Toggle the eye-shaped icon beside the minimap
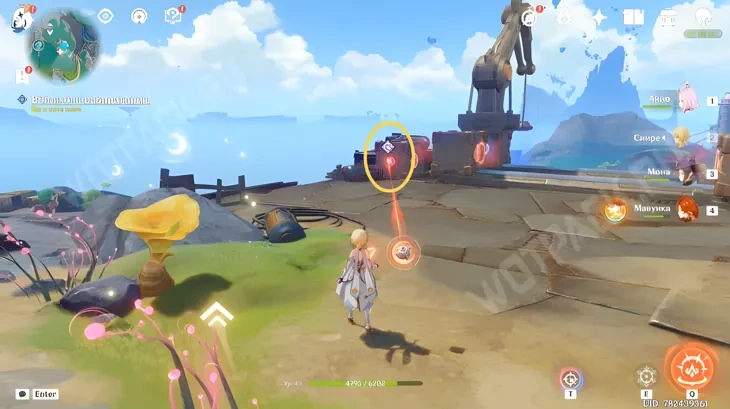The width and height of the screenshot is (730, 409). tap(105, 16)
